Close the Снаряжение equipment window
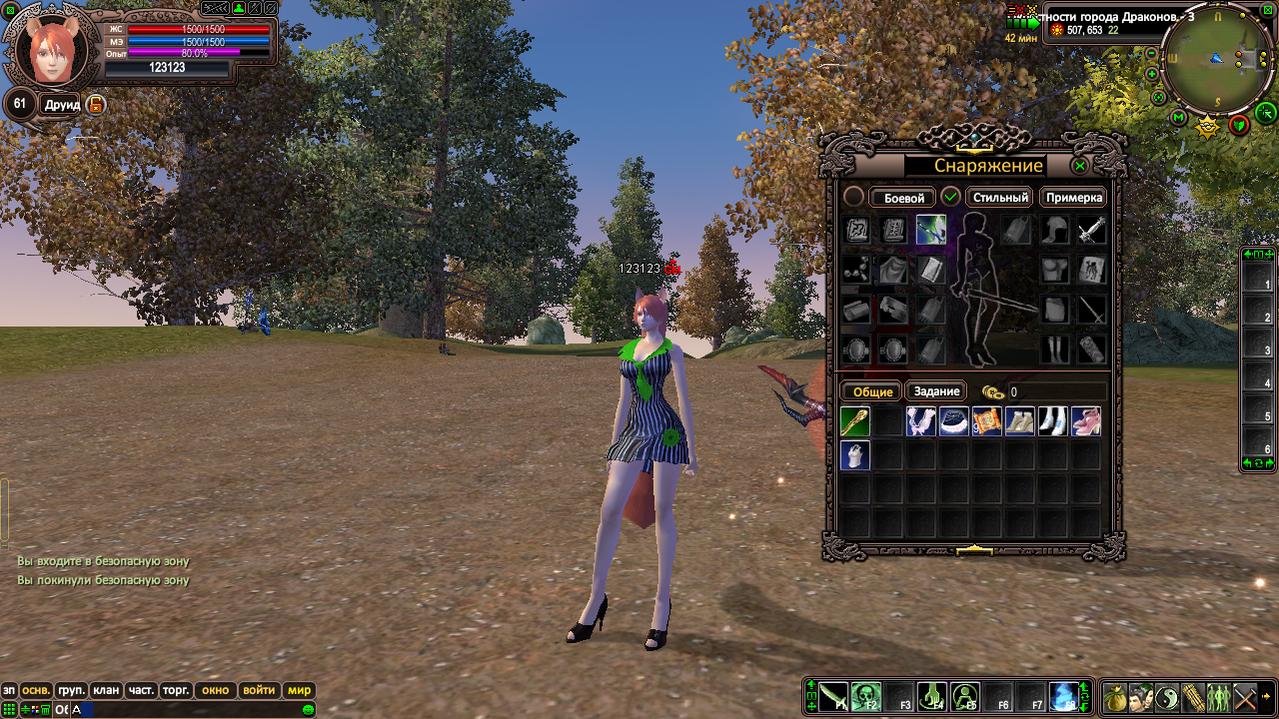This screenshot has height=719, width=1279. pos(1080,166)
